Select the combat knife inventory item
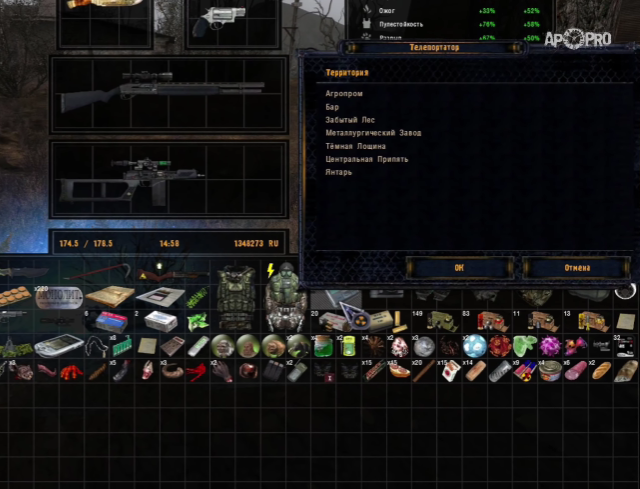The width and height of the screenshot is (640, 489). (x=24, y=271)
